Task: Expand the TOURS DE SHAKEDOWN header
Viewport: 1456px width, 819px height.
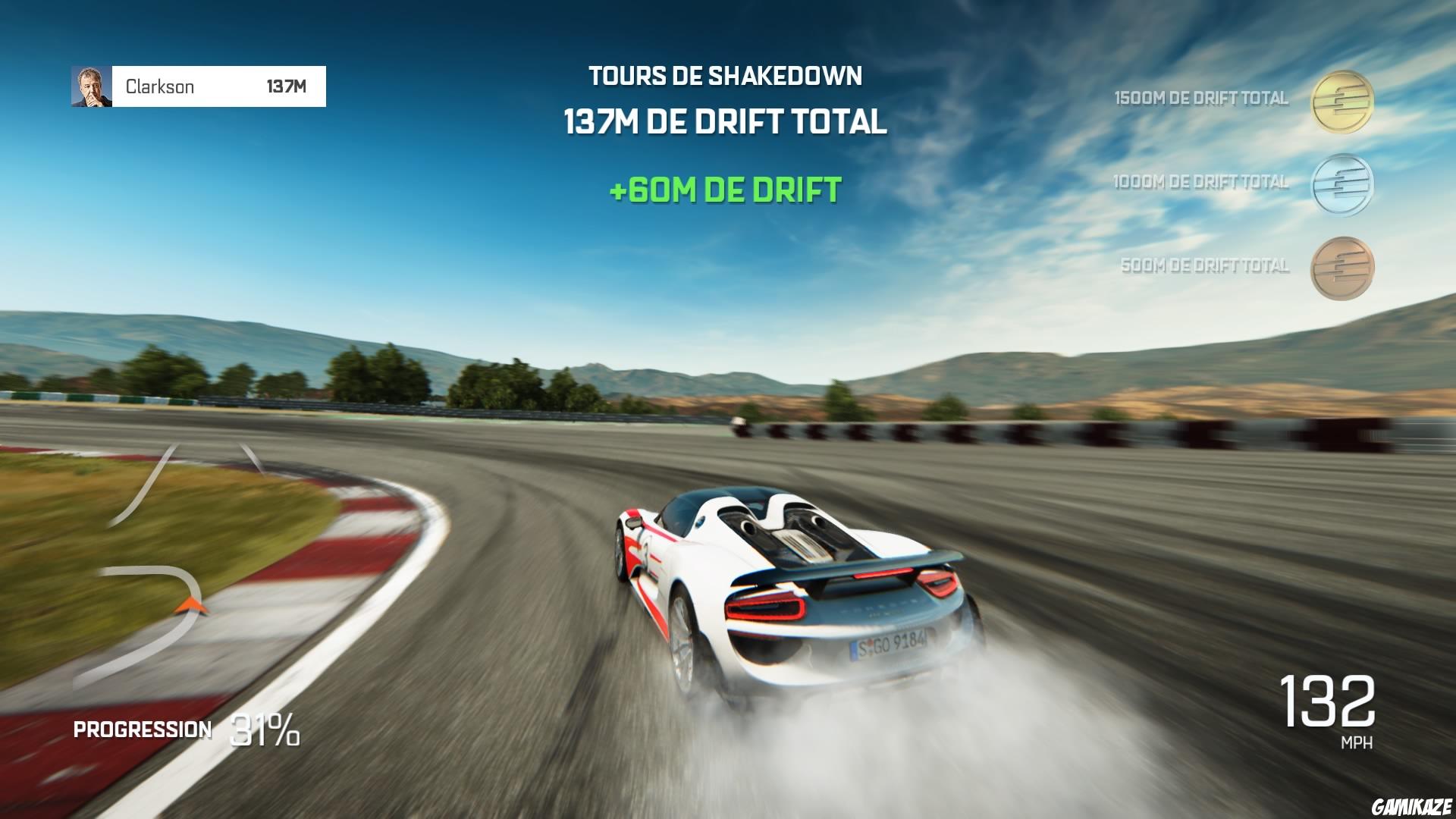Action: pos(726,75)
